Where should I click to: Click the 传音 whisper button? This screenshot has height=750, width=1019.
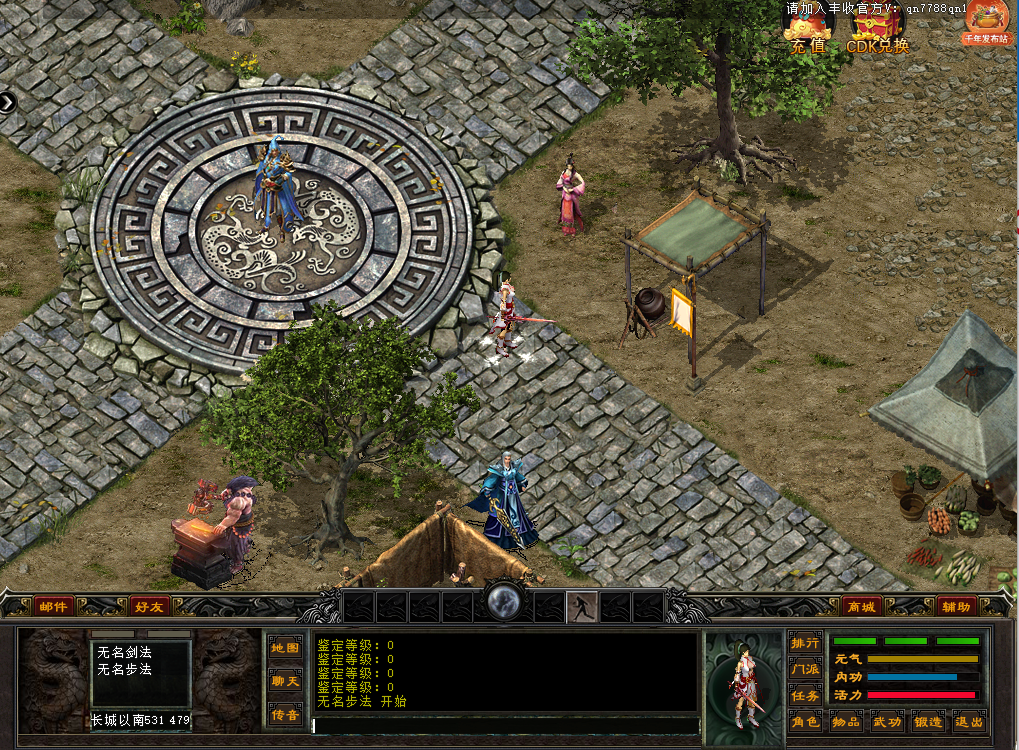[x=285, y=714]
